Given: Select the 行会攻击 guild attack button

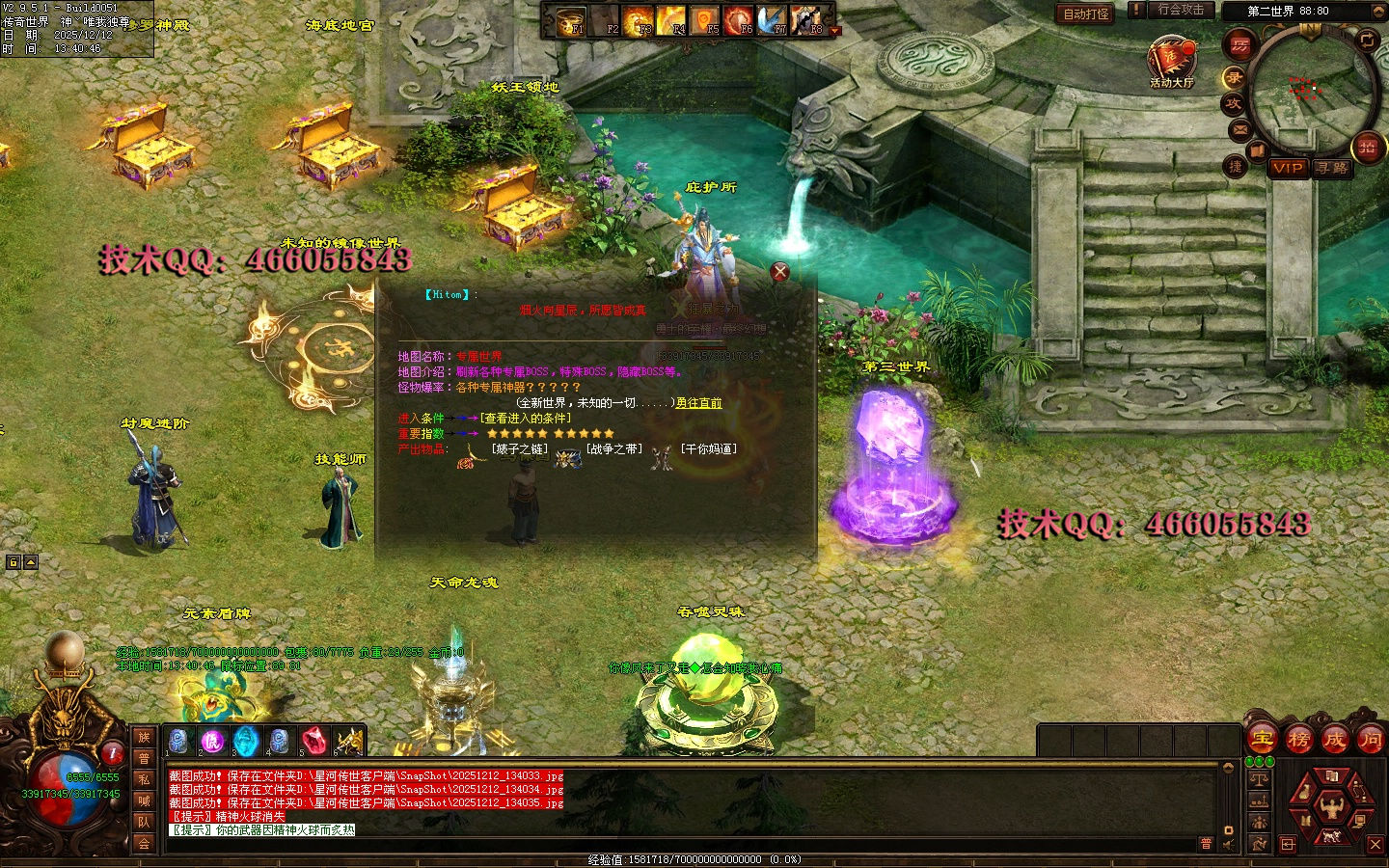Looking at the screenshot, I should click(x=1181, y=10).
